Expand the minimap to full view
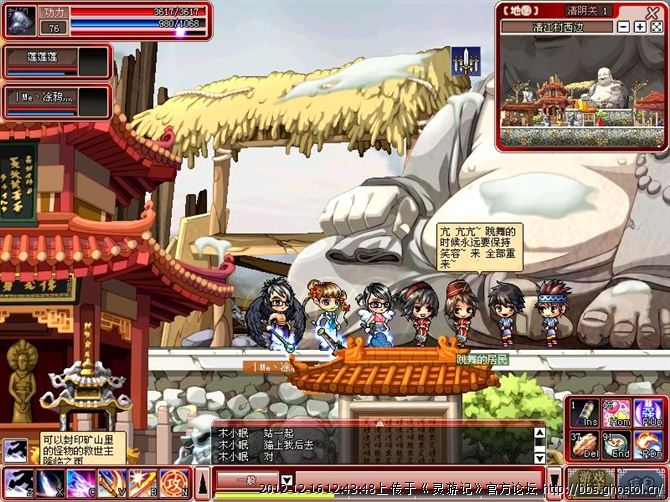The height and width of the screenshot is (502, 670). pyautogui.click(x=655, y=27)
